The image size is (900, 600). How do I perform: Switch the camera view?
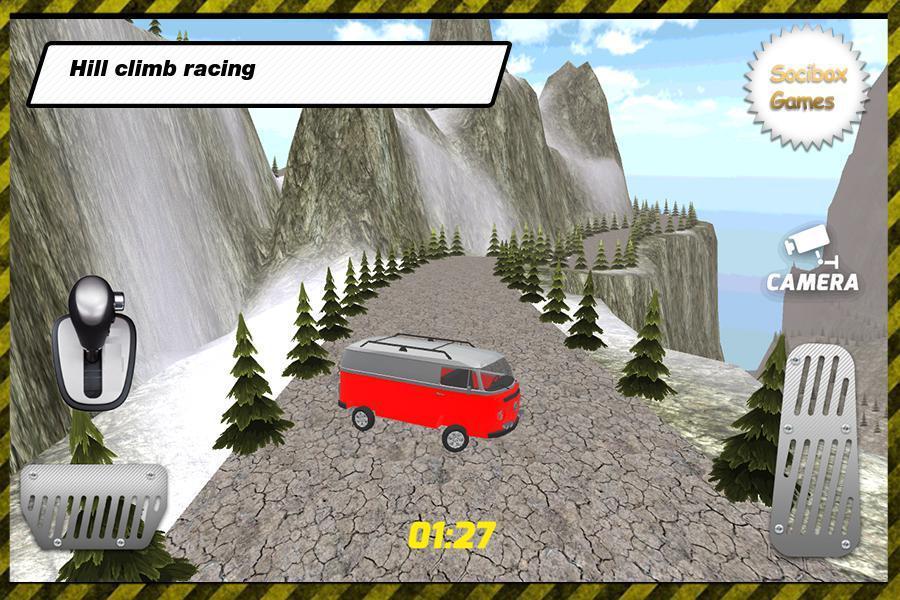pyautogui.click(x=811, y=264)
